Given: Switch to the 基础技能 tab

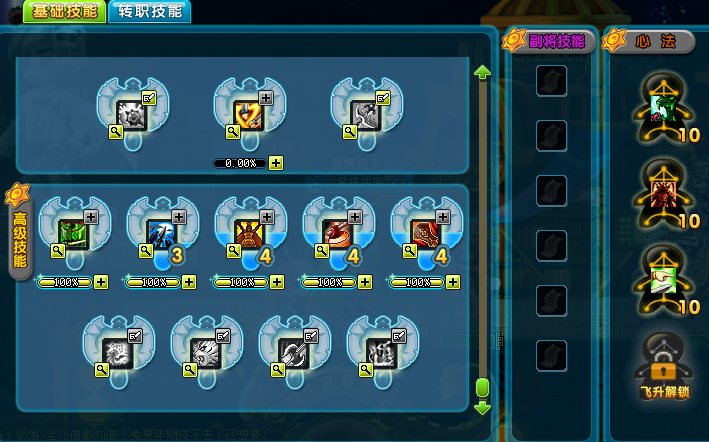Looking at the screenshot, I should [x=66, y=12].
